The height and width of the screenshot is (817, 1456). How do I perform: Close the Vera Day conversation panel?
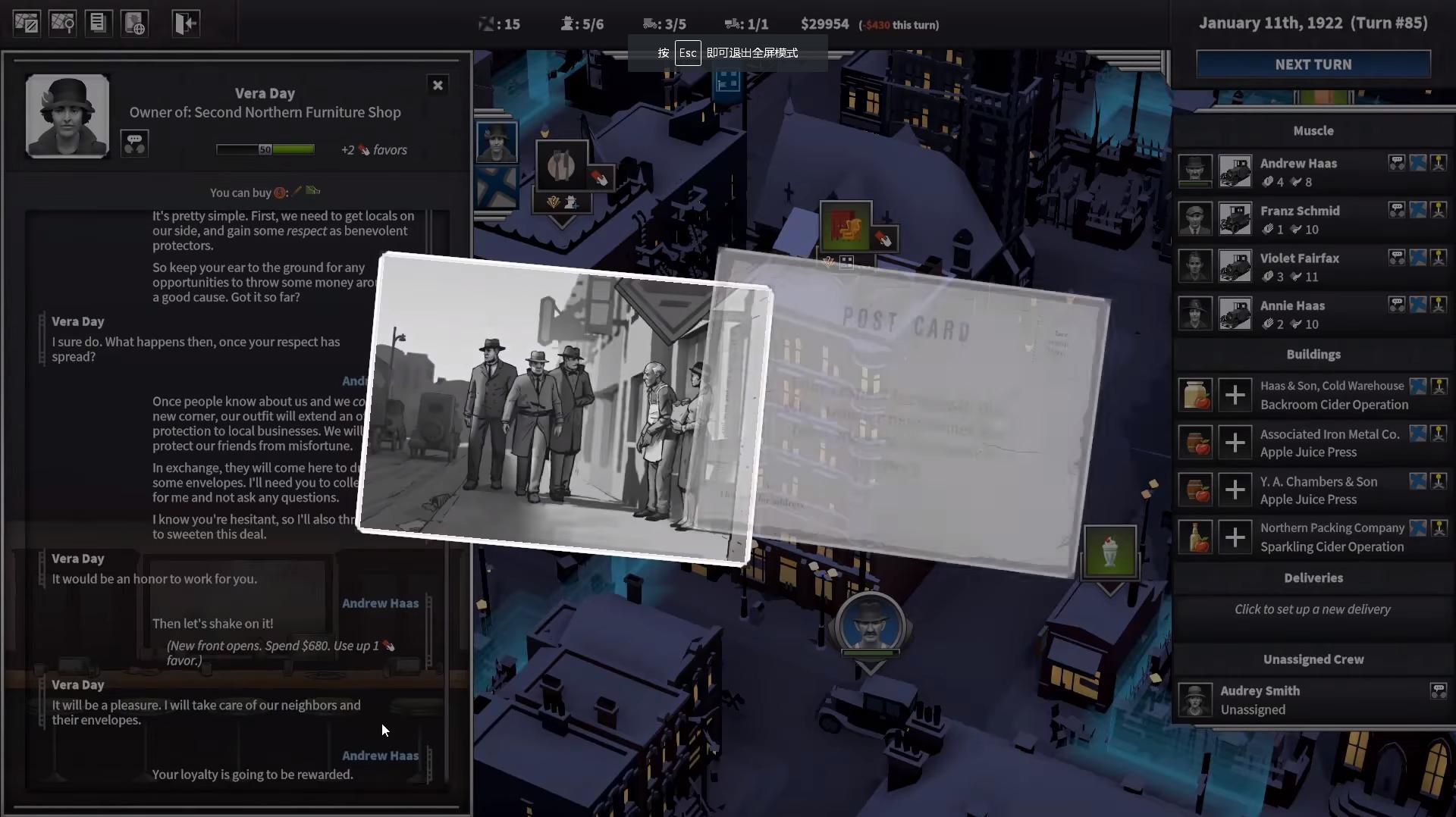tap(438, 85)
